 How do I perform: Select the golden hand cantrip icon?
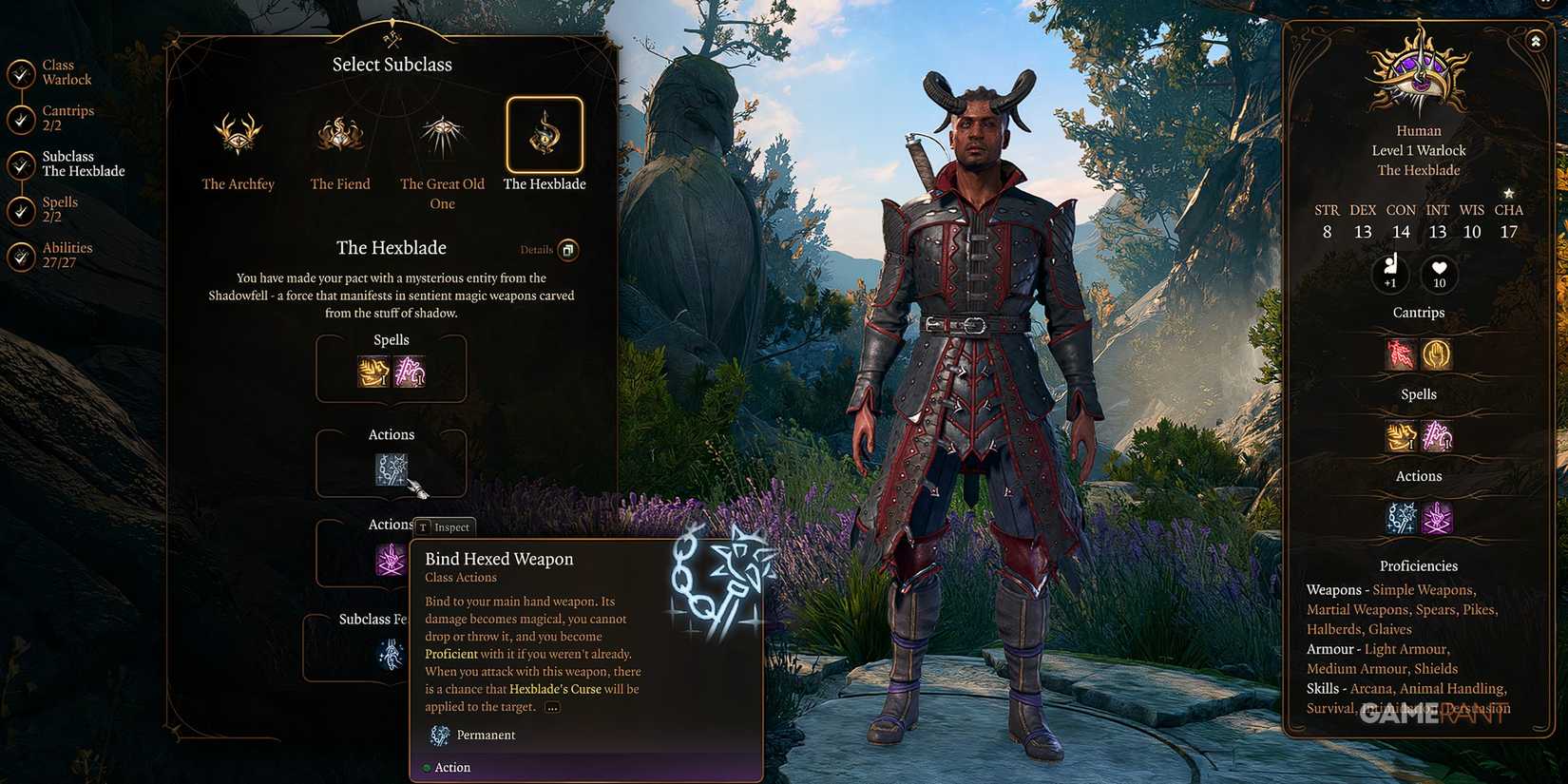(x=1438, y=353)
